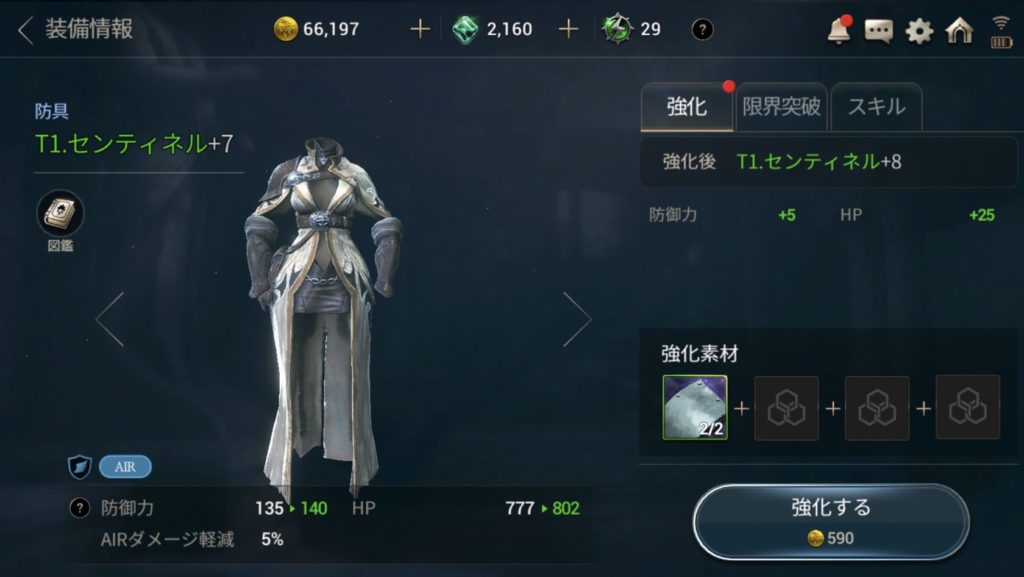
Task: Open the notifications bell
Action: point(838,31)
